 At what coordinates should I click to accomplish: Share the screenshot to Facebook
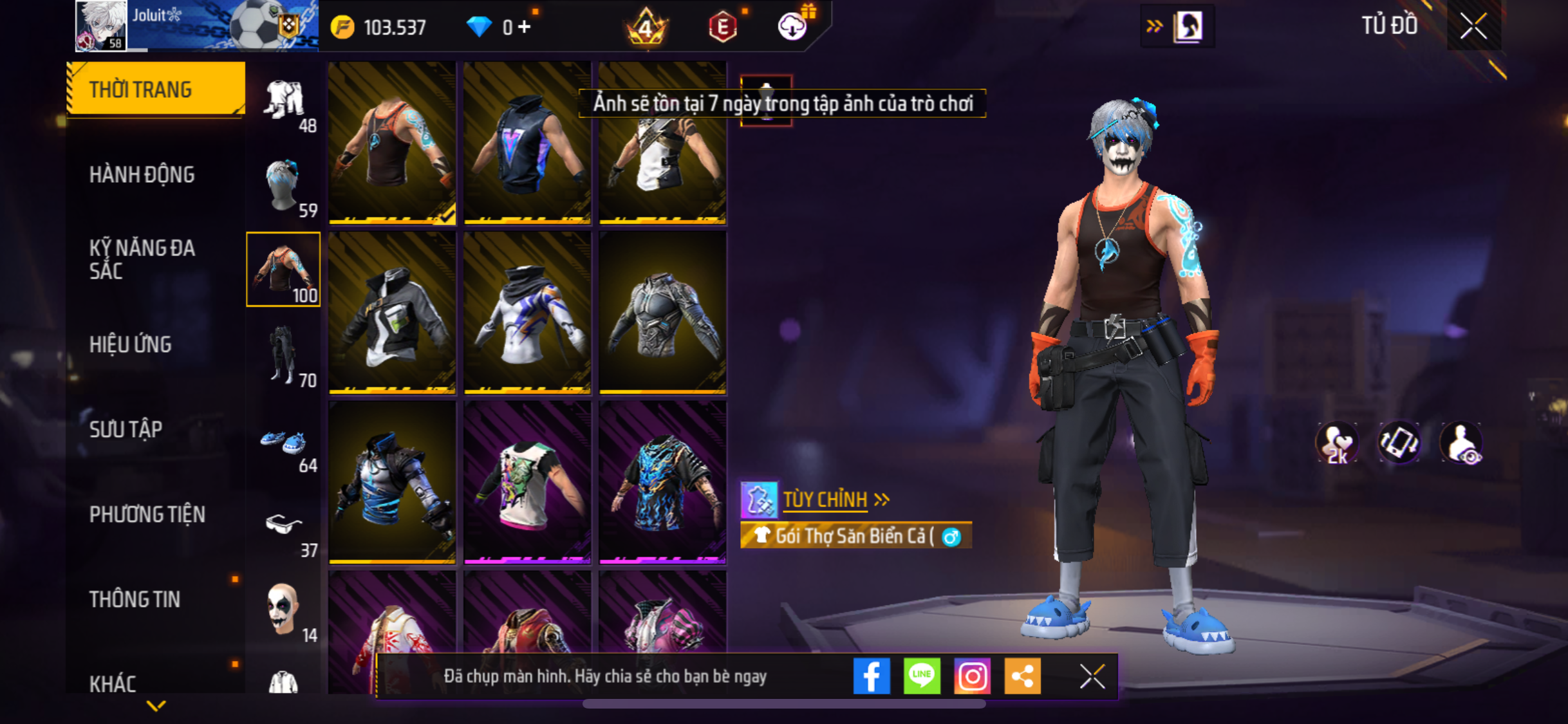pos(872,676)
